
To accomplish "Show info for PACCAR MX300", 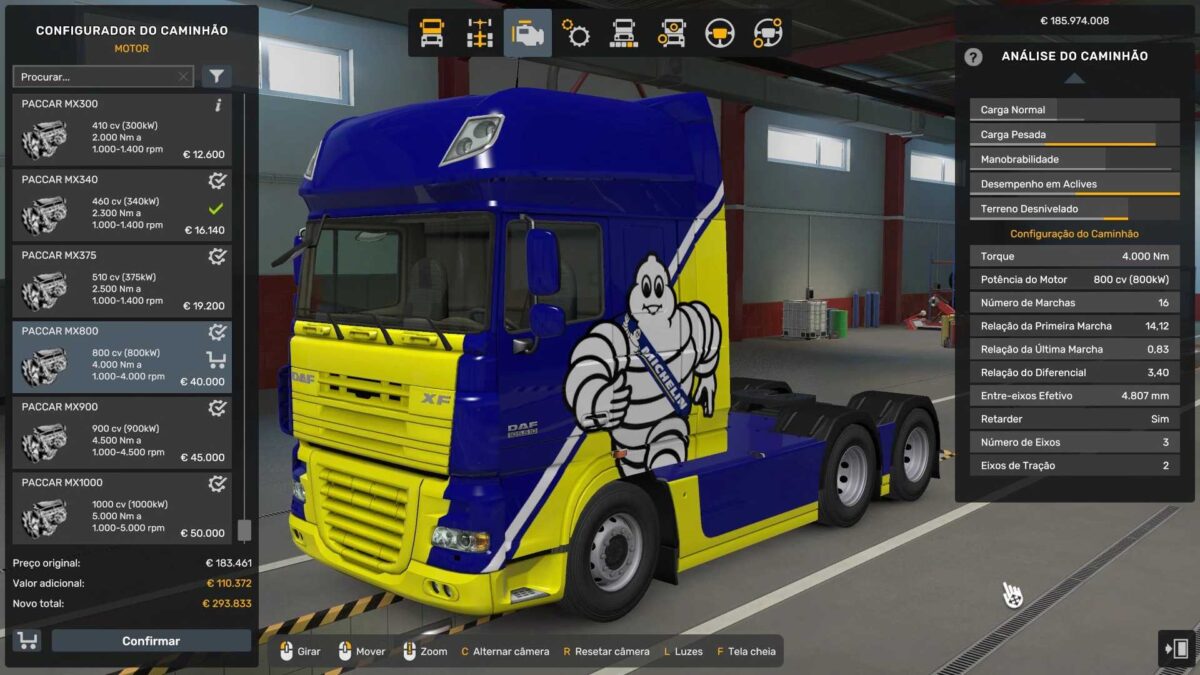I will (x=218, y=105).
